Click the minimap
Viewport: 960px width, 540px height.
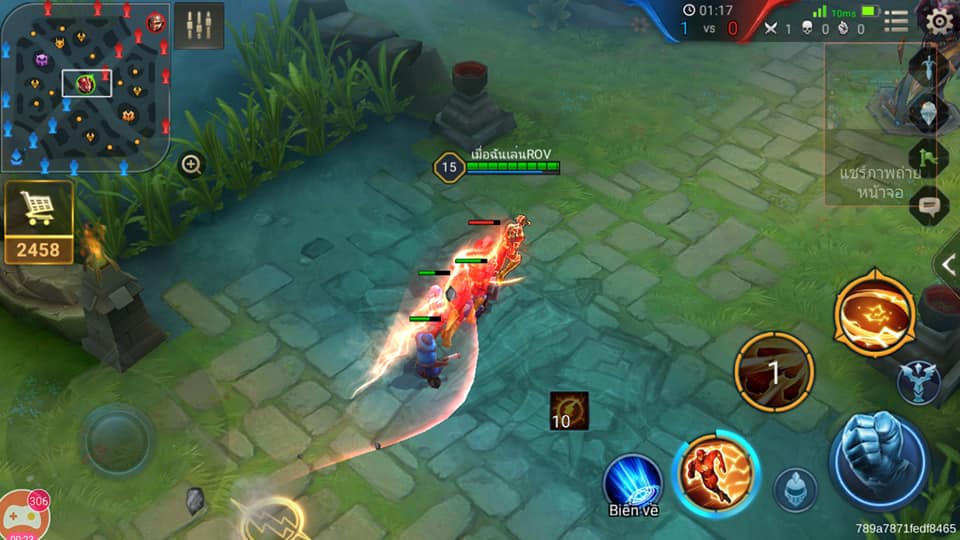[85, 85]
